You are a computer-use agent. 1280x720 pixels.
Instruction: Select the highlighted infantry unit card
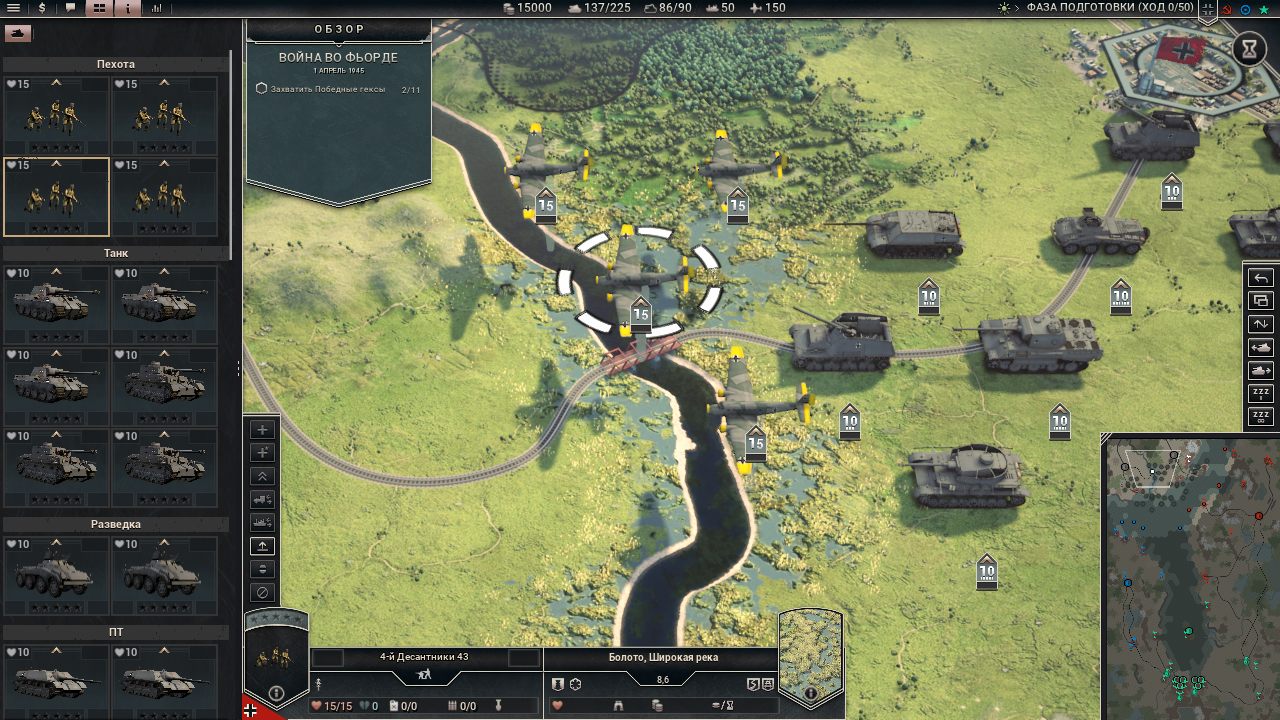point(56,196)
